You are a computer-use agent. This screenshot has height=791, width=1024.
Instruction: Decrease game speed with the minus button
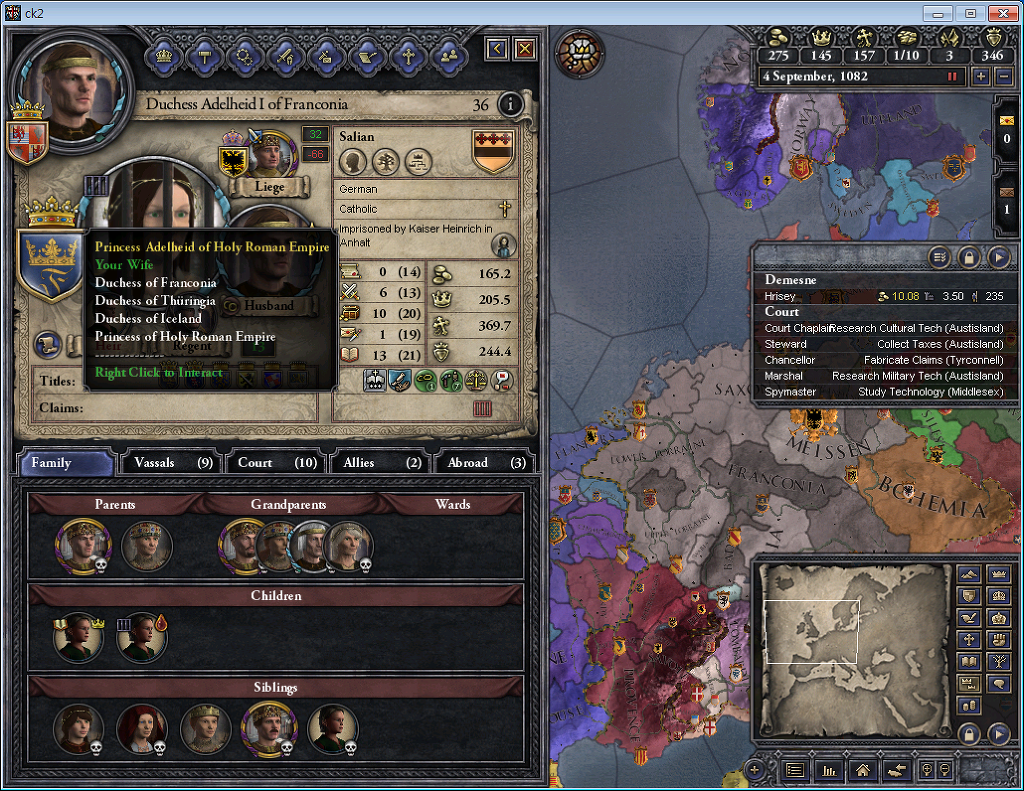pos(1004,77)
